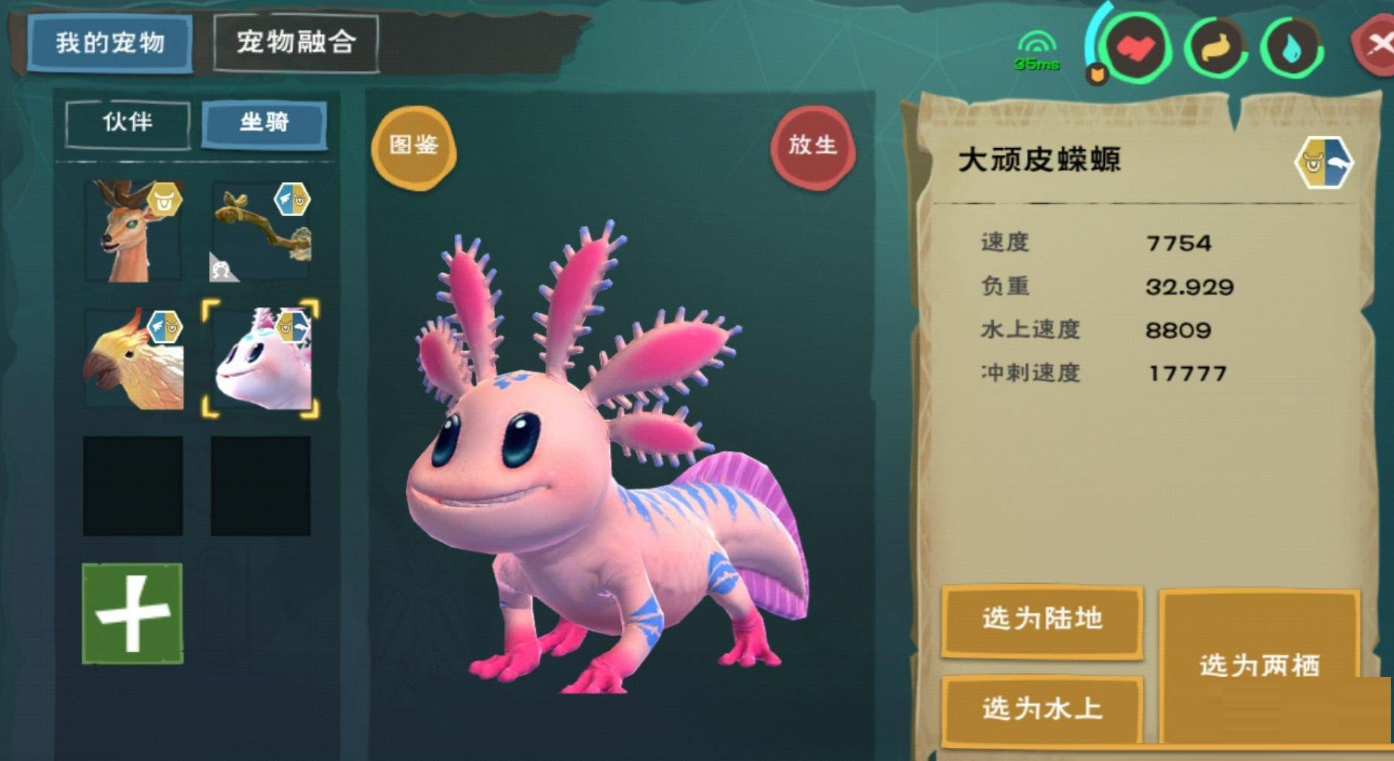Select the 坐骑 category
1394x761 pixels.
click(x=264, y=124)
